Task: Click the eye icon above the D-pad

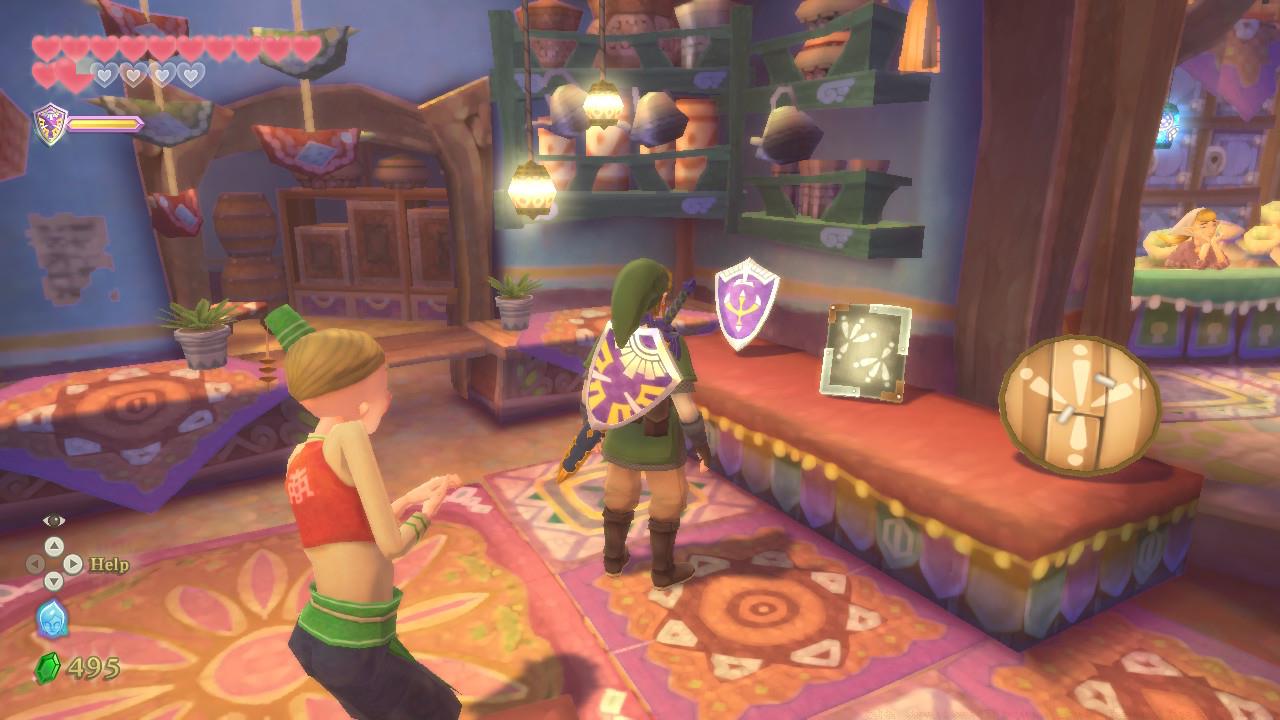Action: pos(53,519)
